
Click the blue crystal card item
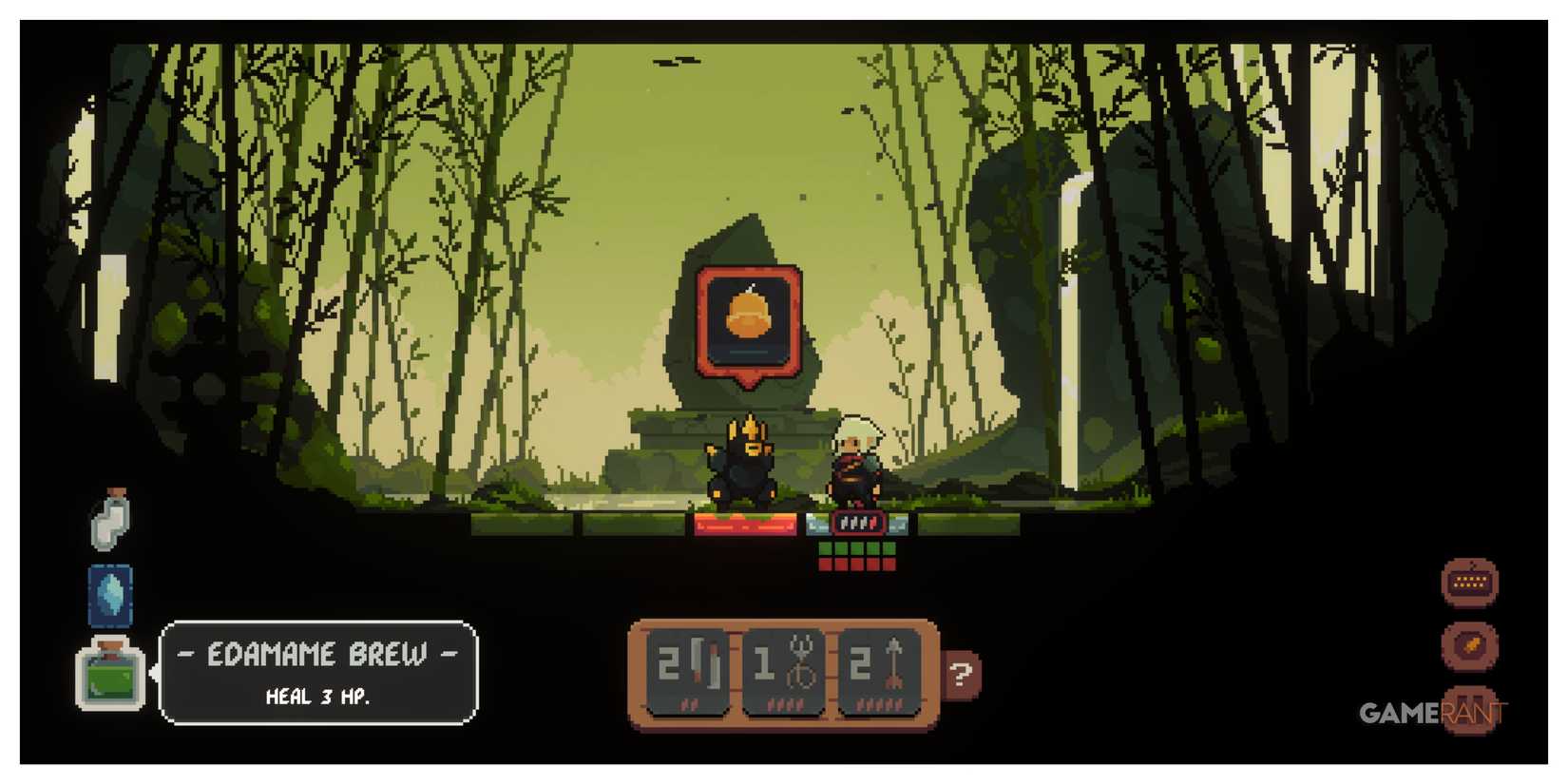click(x=109, y=594)
